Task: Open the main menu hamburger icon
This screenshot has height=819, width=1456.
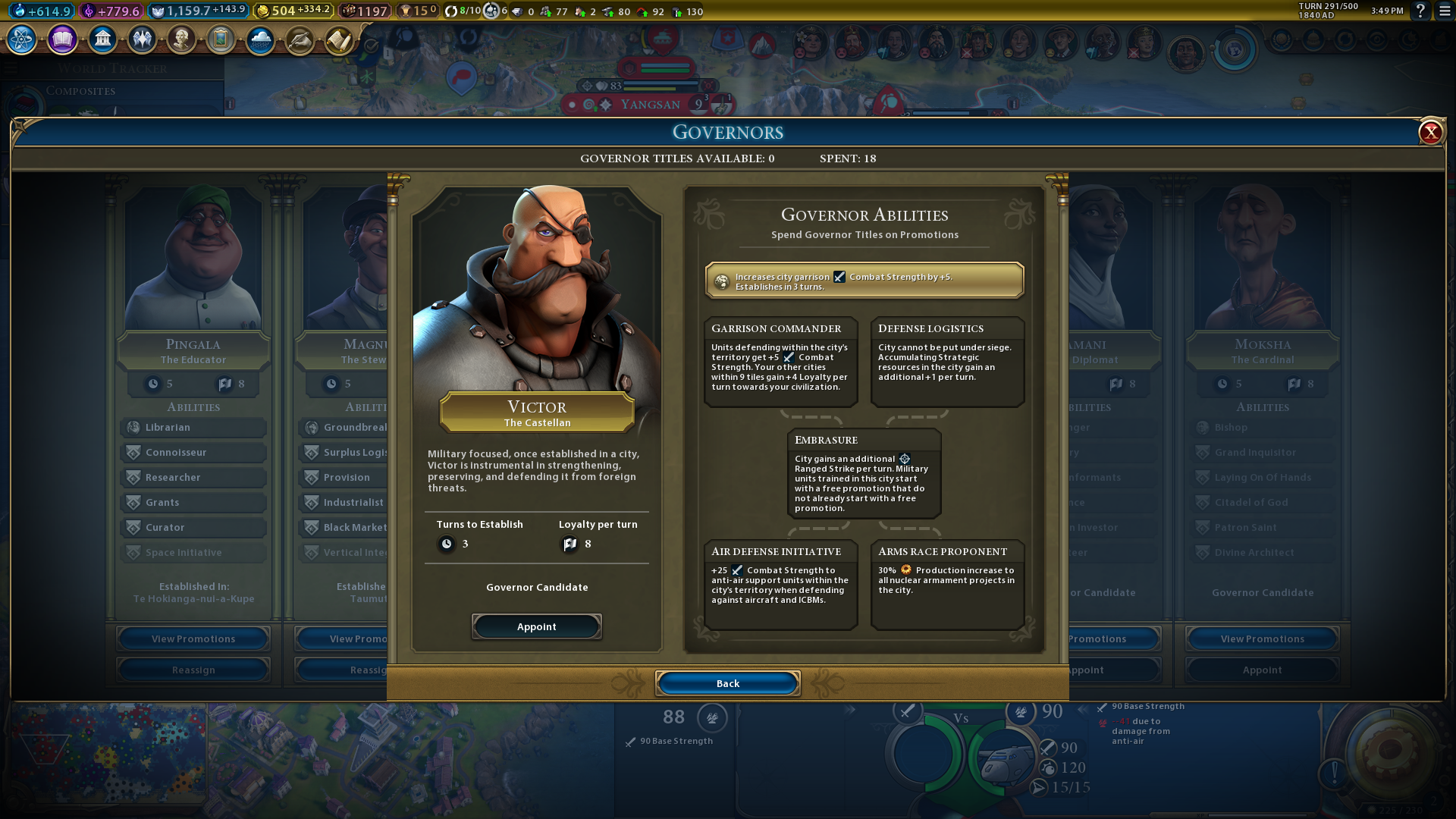Action: coord(1445,11)
